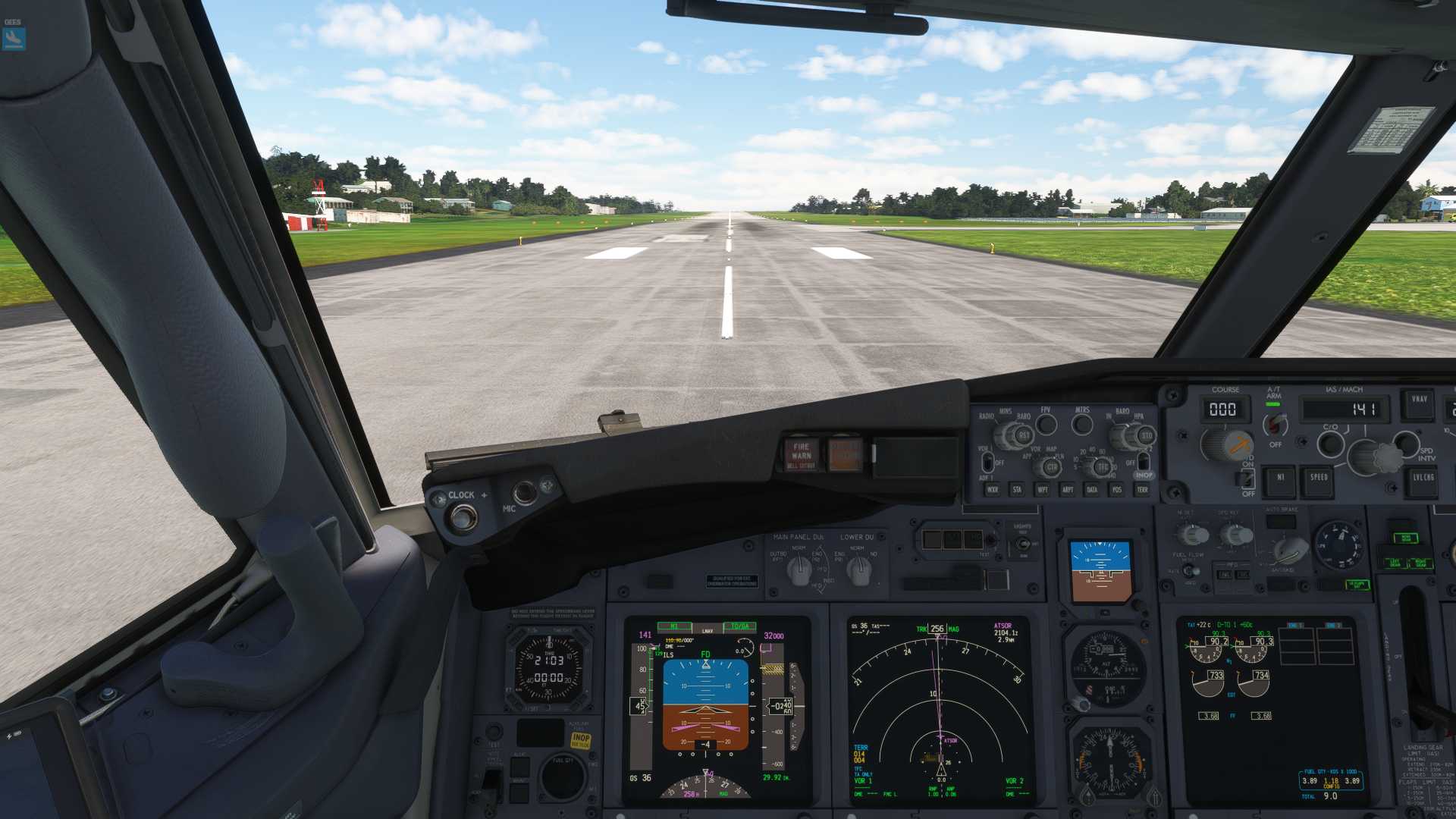Switch on TERR terrain display
The width and height of the screenshot is (1456, 819).
pos(1142,490)
